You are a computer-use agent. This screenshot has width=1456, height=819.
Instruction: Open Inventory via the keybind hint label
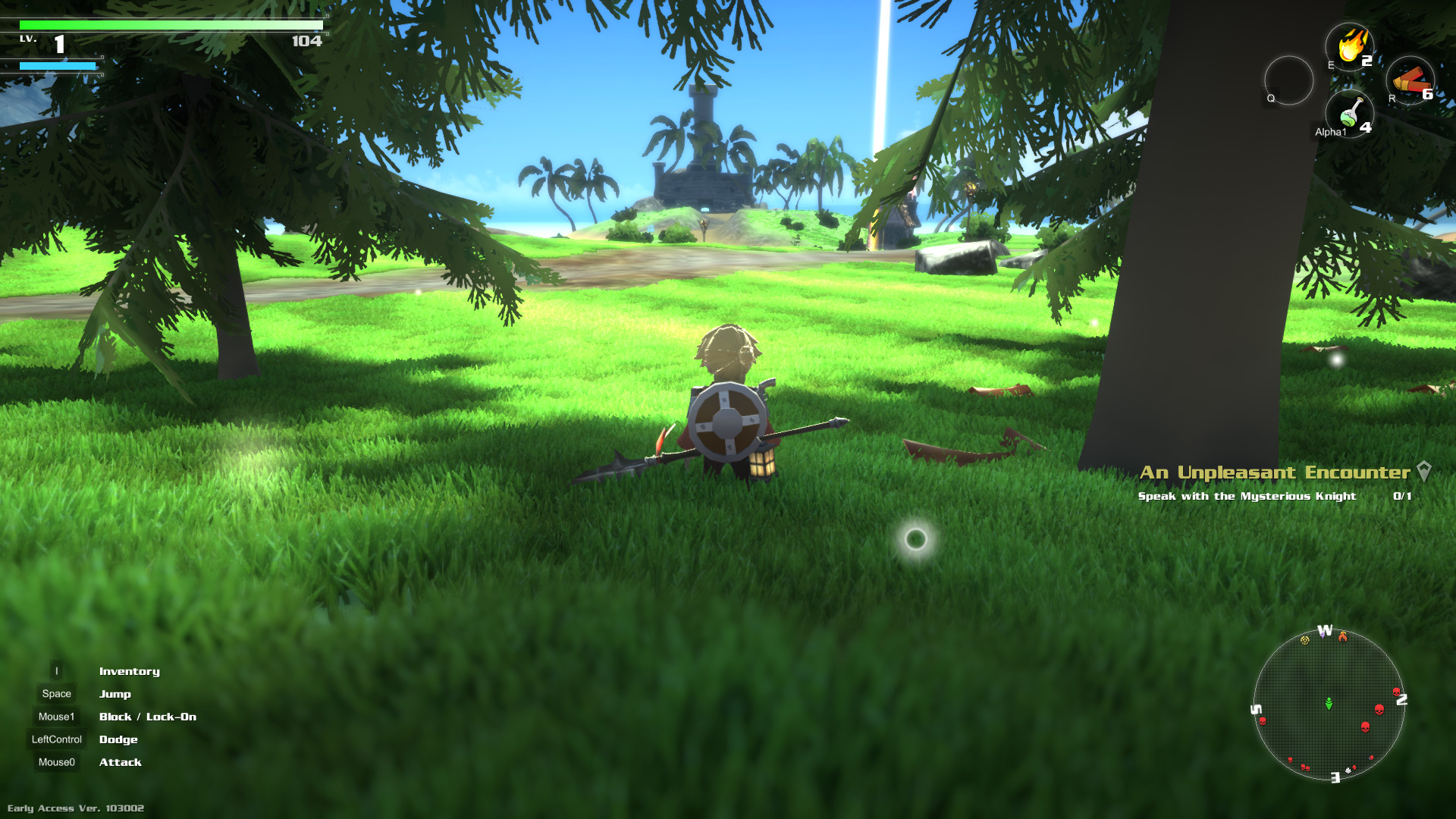point(129,671)
